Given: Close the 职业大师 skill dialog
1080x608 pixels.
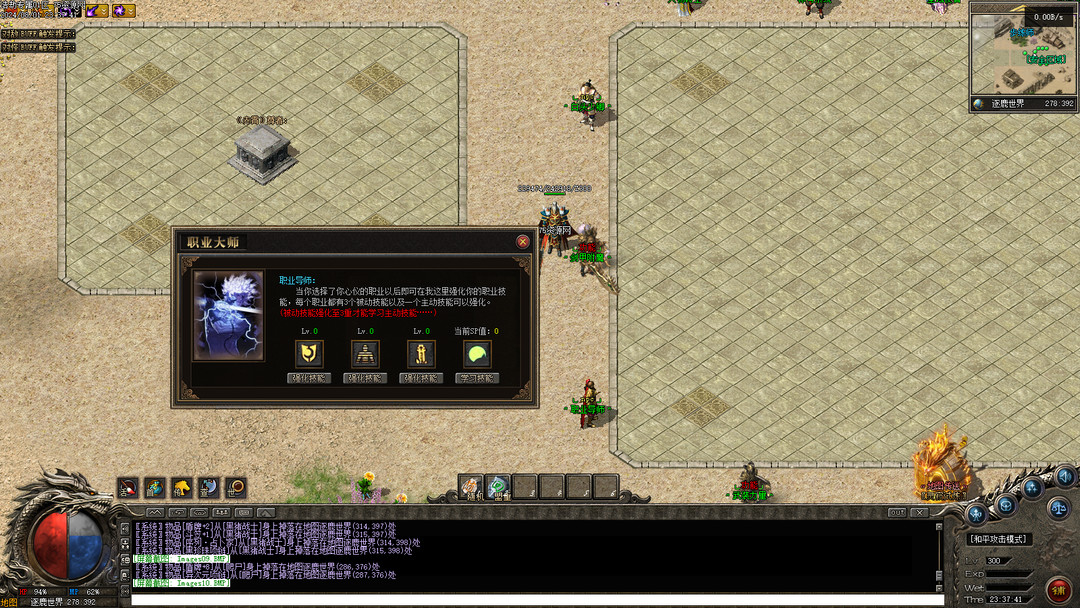Looking at the screenshot, I should coord(522,242).
